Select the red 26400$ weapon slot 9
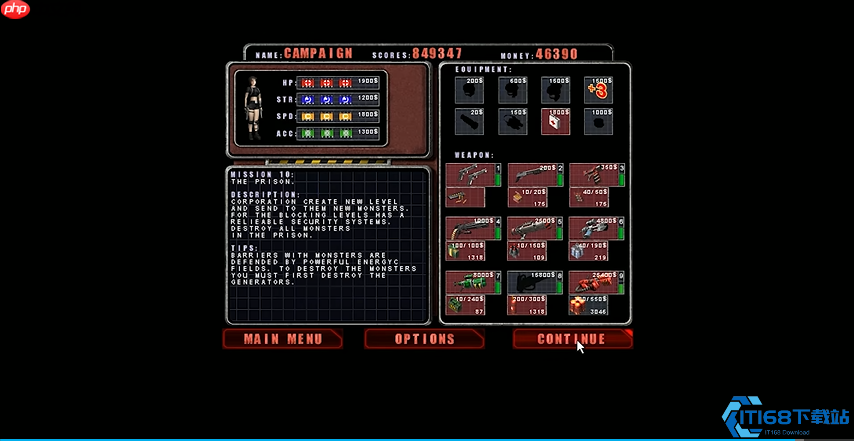Viewport: 854px width, 441px height. 596,282
